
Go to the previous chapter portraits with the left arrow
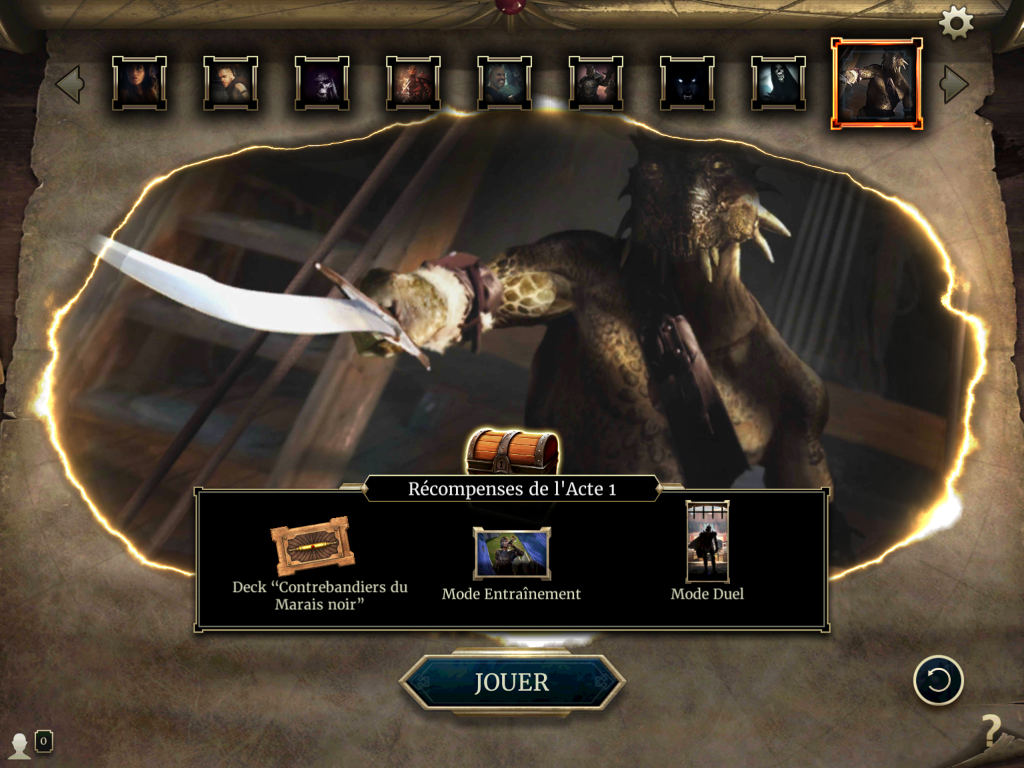tap(69, 84)
